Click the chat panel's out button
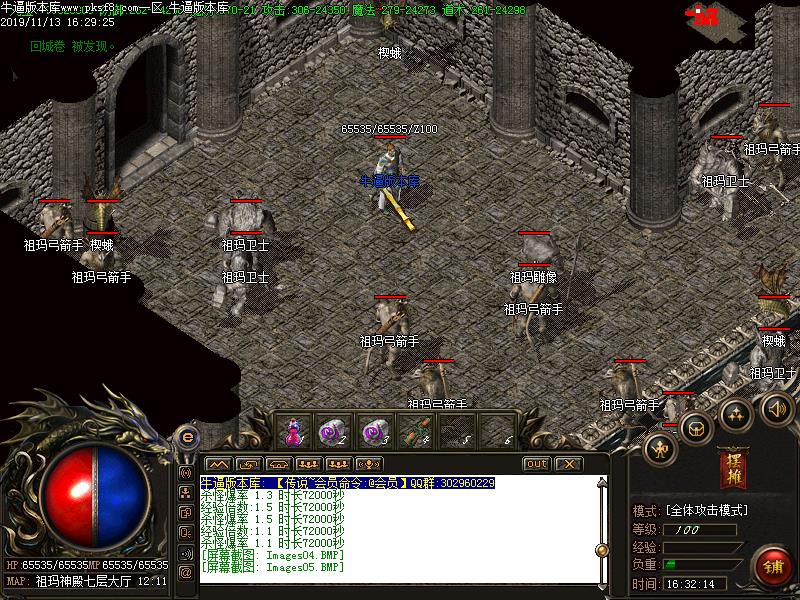This screenshot has height=600, width=800. 537,464
